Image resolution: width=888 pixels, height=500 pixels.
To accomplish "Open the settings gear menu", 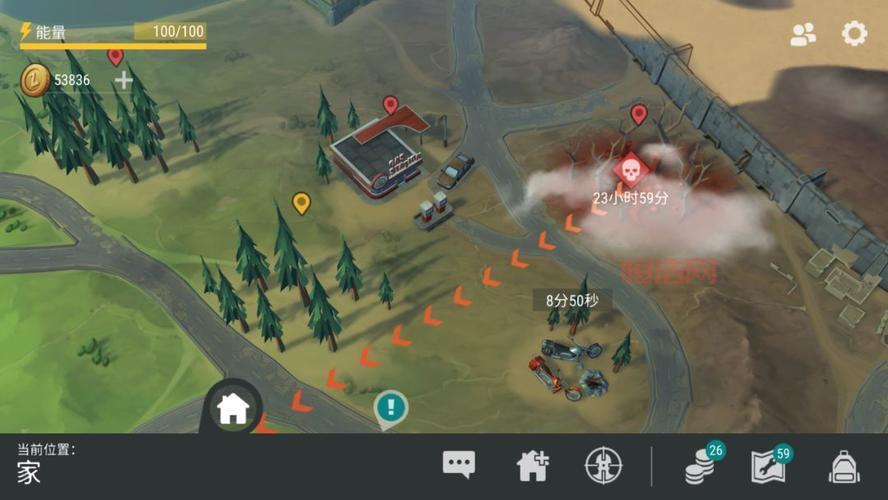I will tap(854, 34).
